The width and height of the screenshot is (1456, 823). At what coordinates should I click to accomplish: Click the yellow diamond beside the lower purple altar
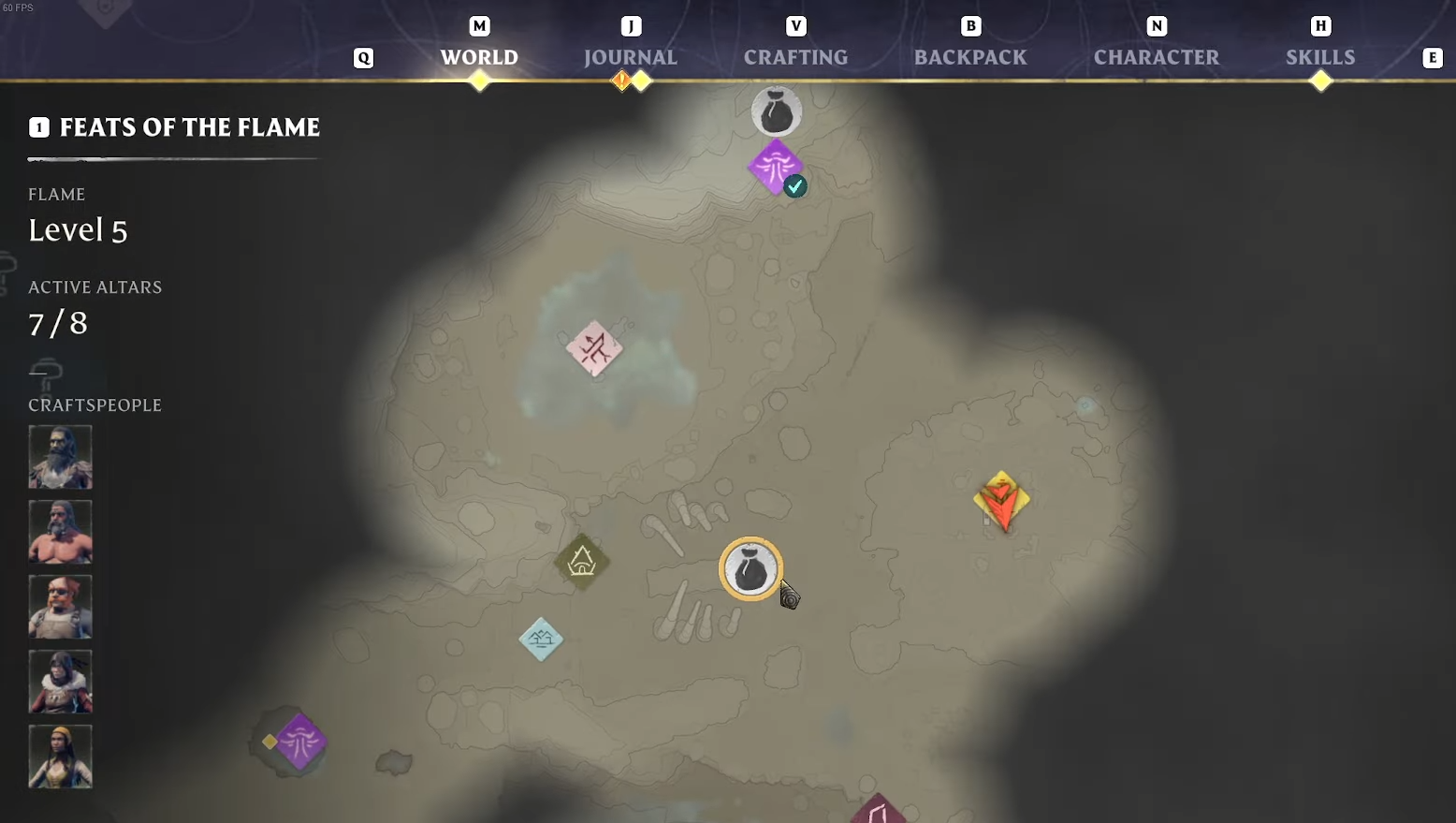269,741
